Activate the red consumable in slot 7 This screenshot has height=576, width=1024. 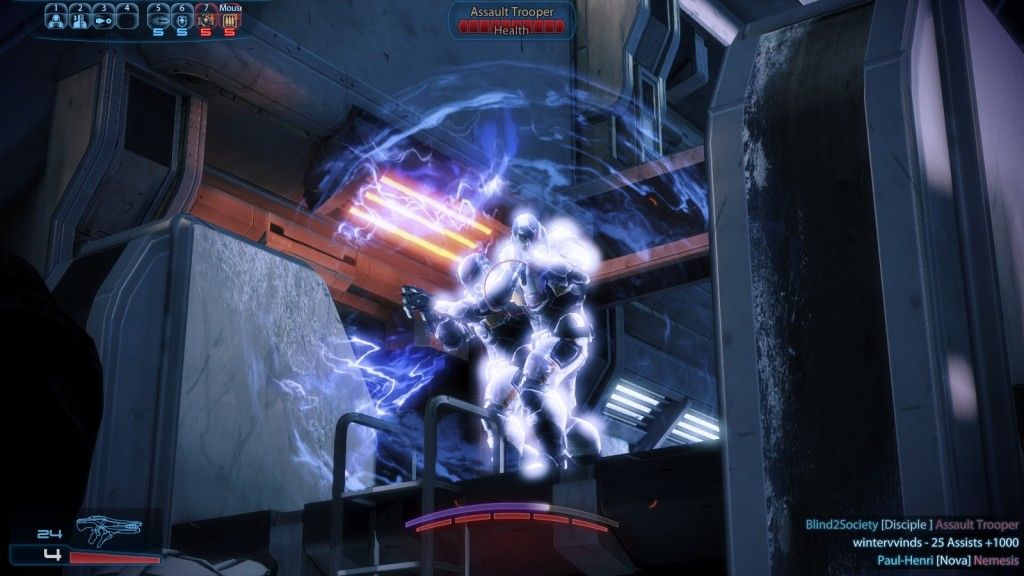coord(206,18)
